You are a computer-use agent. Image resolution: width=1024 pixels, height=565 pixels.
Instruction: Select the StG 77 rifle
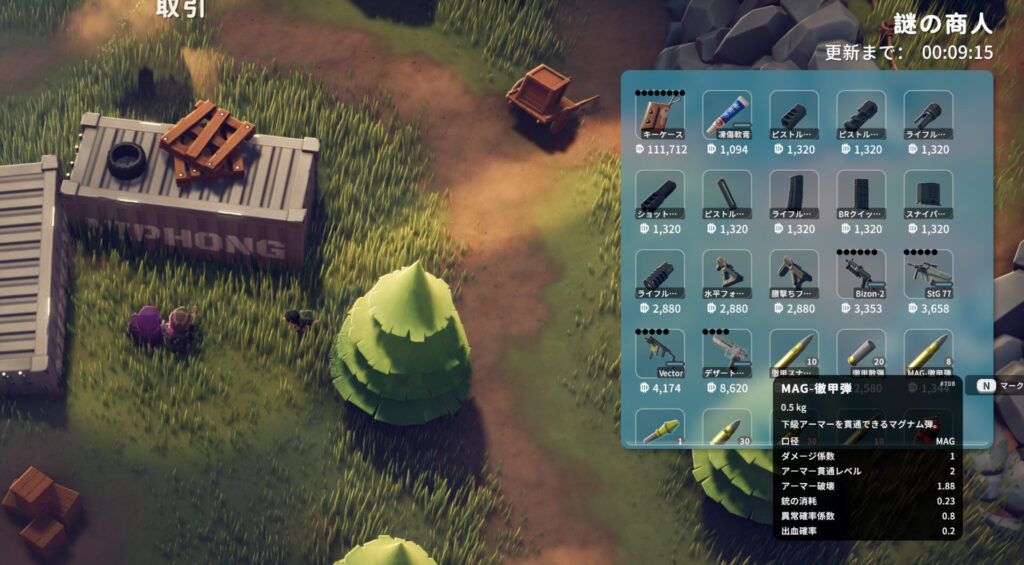[x=928, y=274]
